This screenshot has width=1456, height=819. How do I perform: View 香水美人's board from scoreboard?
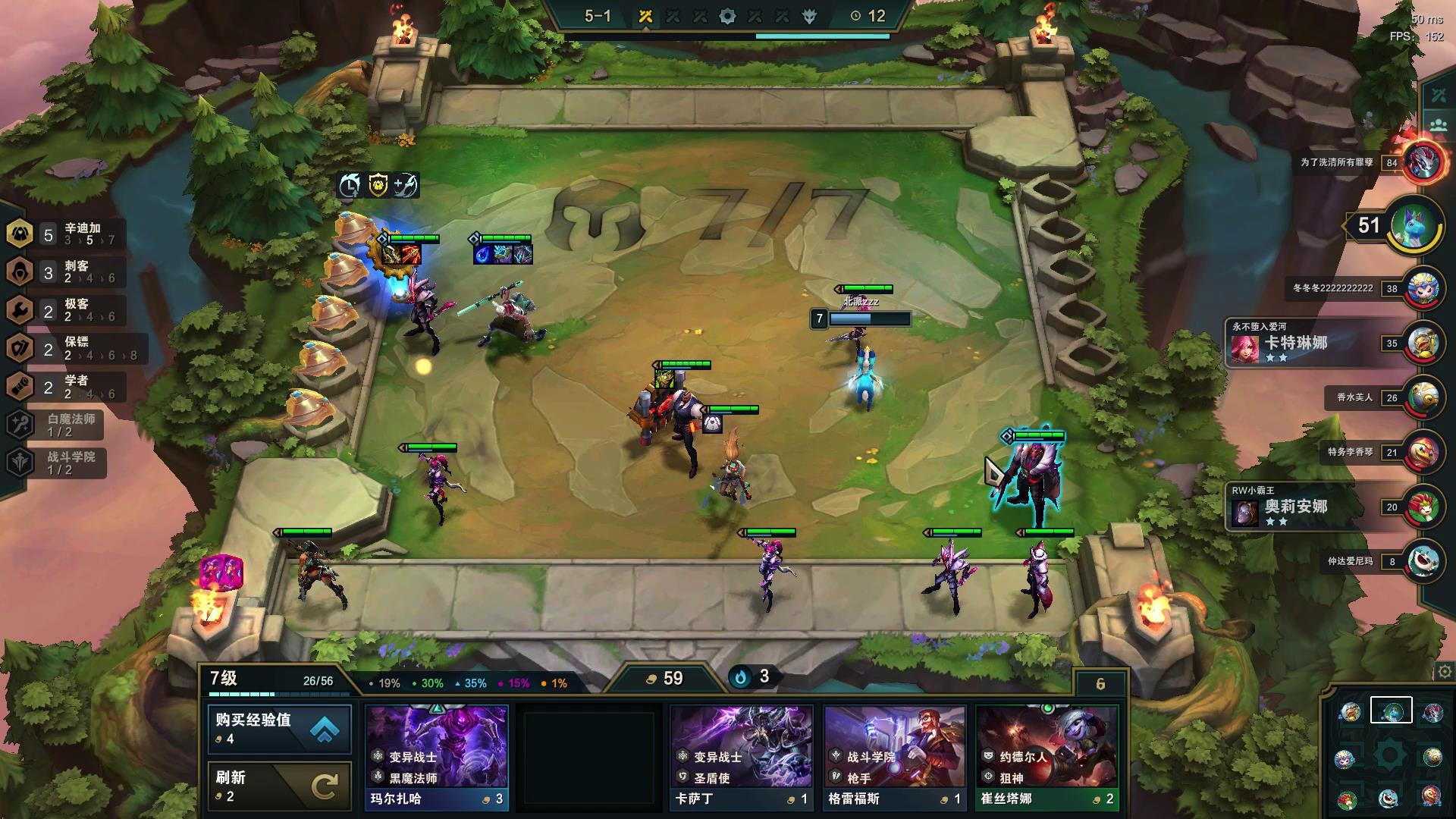coord(1423,397)
